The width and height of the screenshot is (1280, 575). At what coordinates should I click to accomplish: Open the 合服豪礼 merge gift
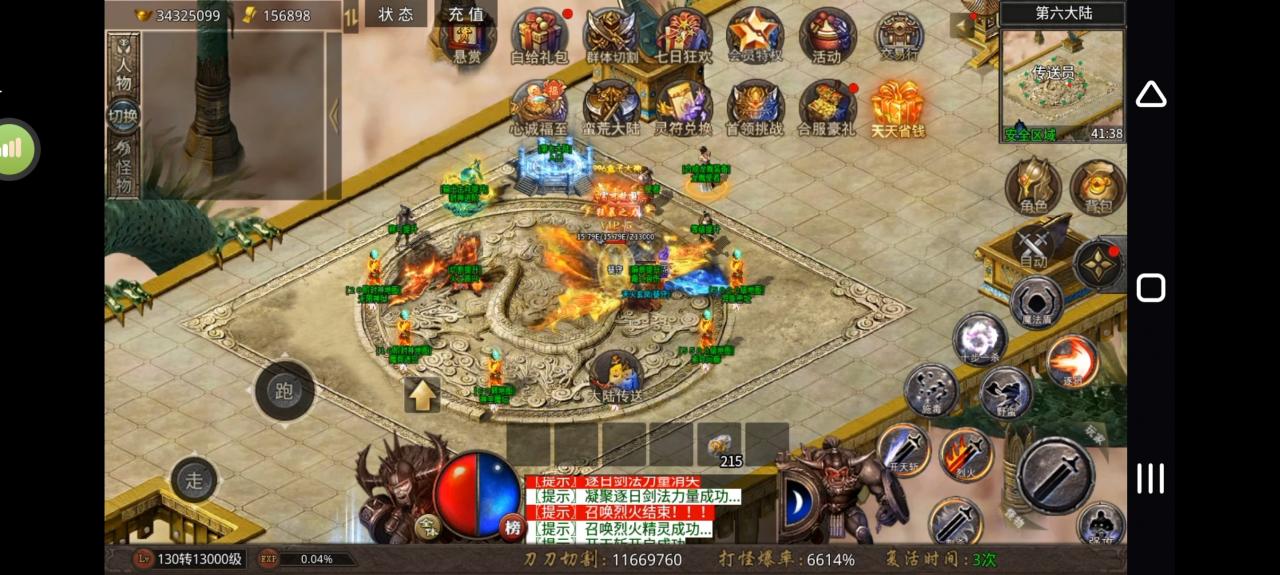(827, 108)
